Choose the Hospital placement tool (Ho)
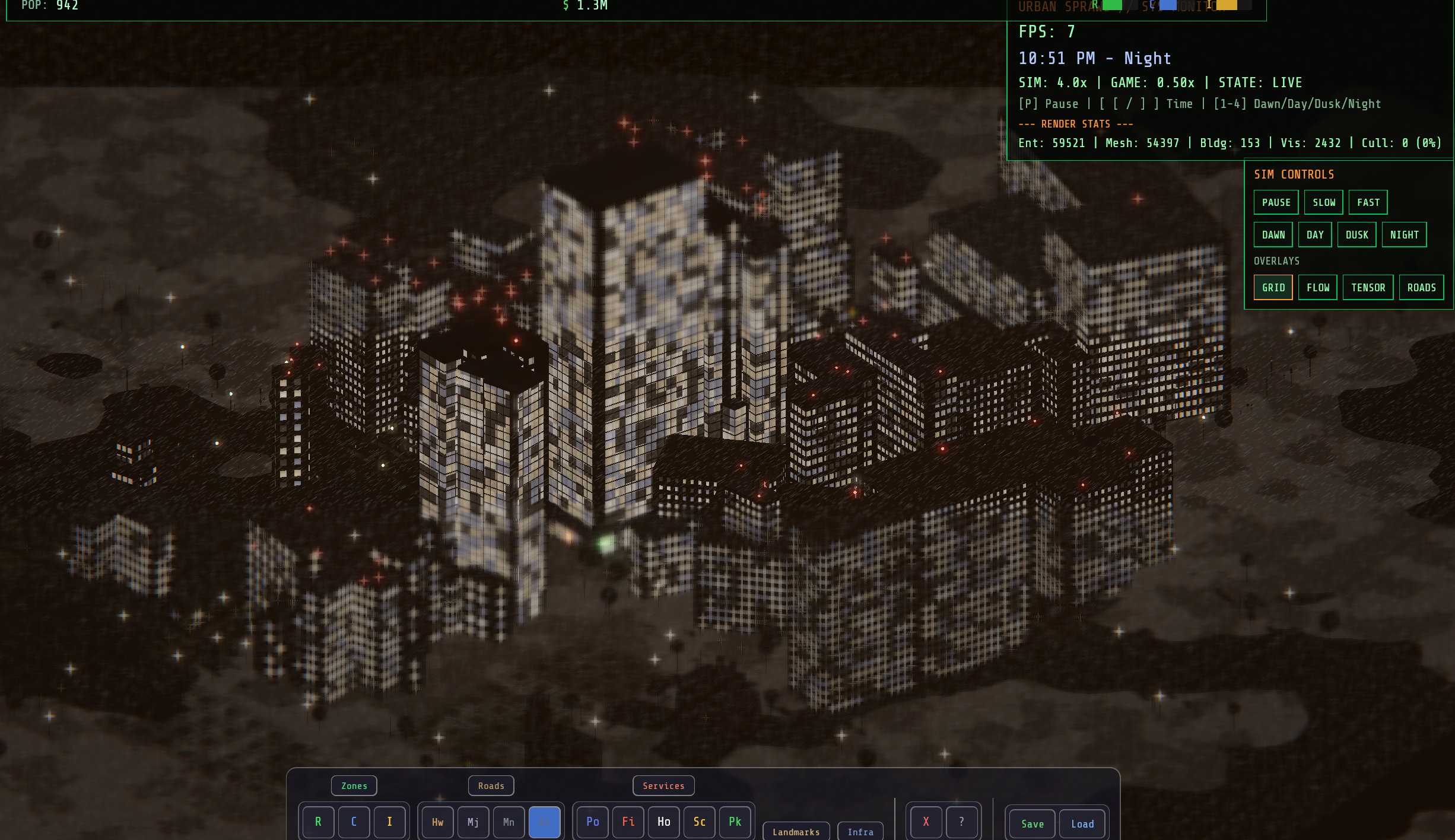The image size is (1455, 840). coord(663,822)
